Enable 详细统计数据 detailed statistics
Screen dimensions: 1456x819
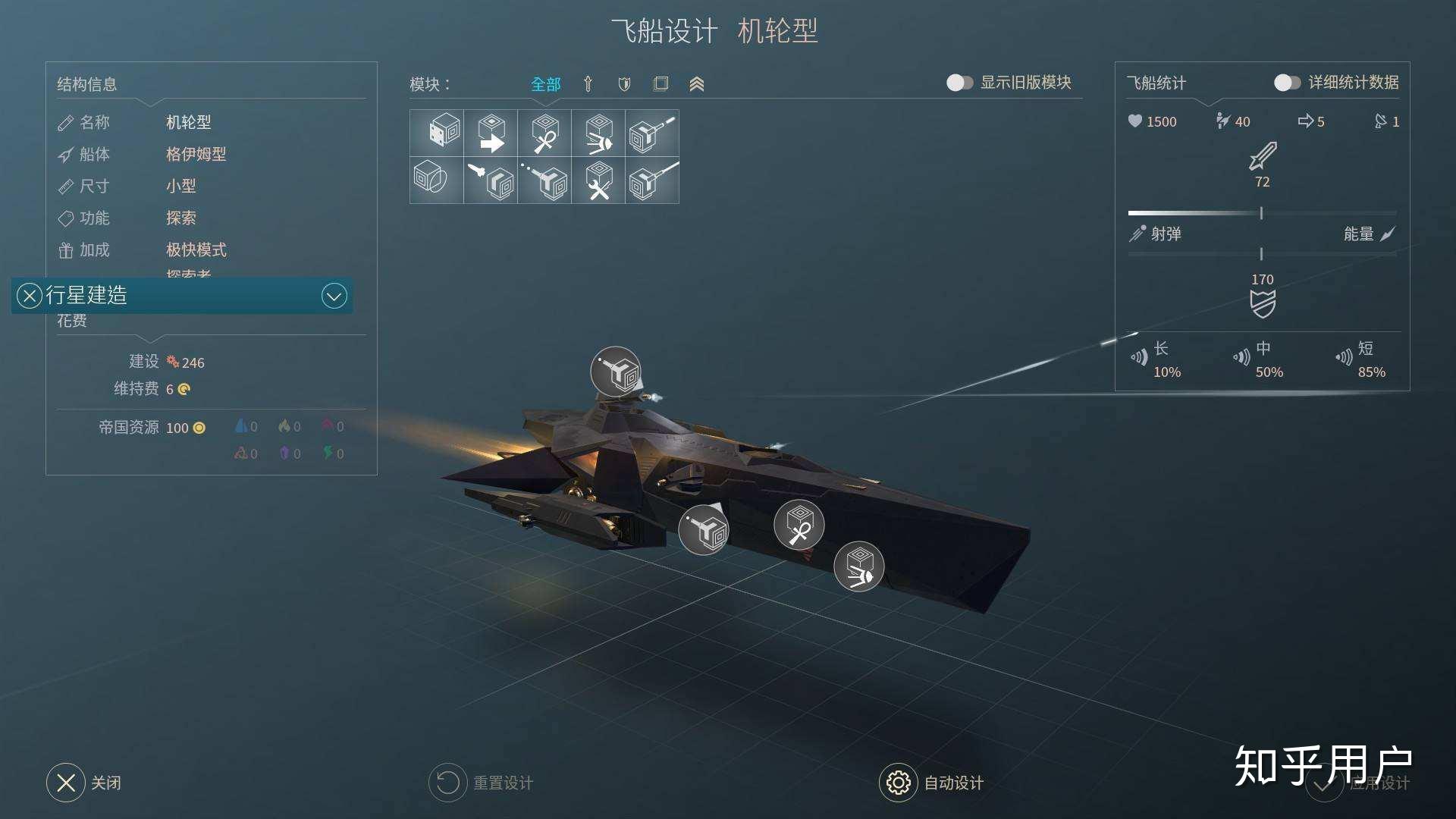[x=1288, y=83]
